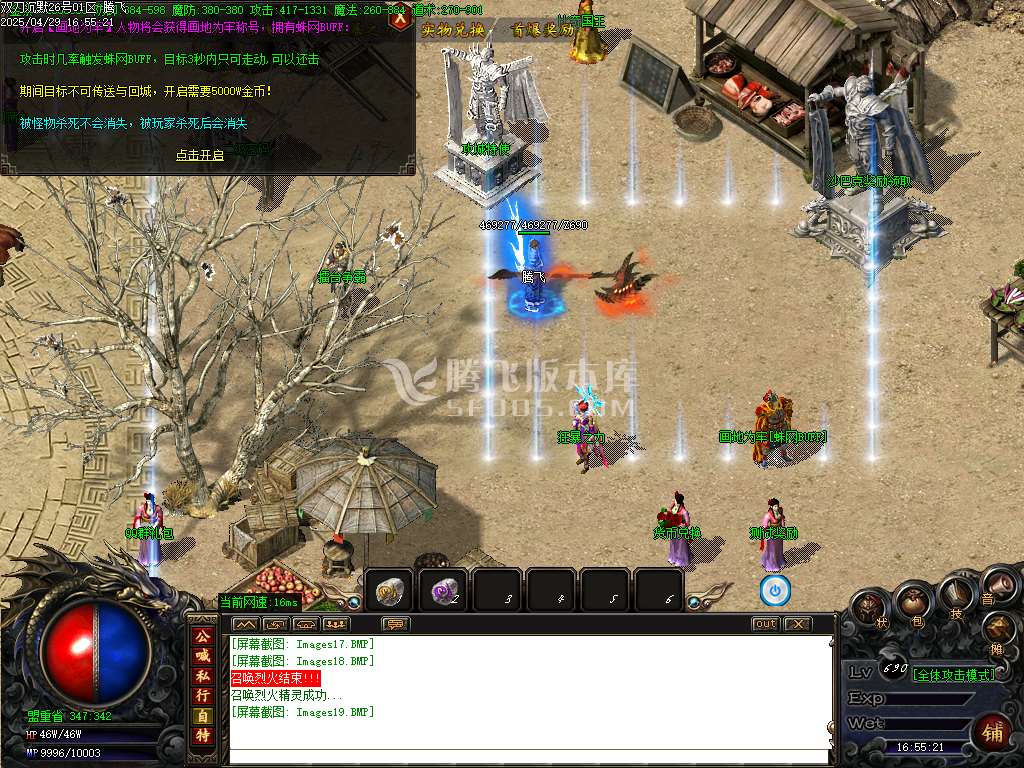
Task: Click the chat panel's out button
Action: [x=765, y=624]
